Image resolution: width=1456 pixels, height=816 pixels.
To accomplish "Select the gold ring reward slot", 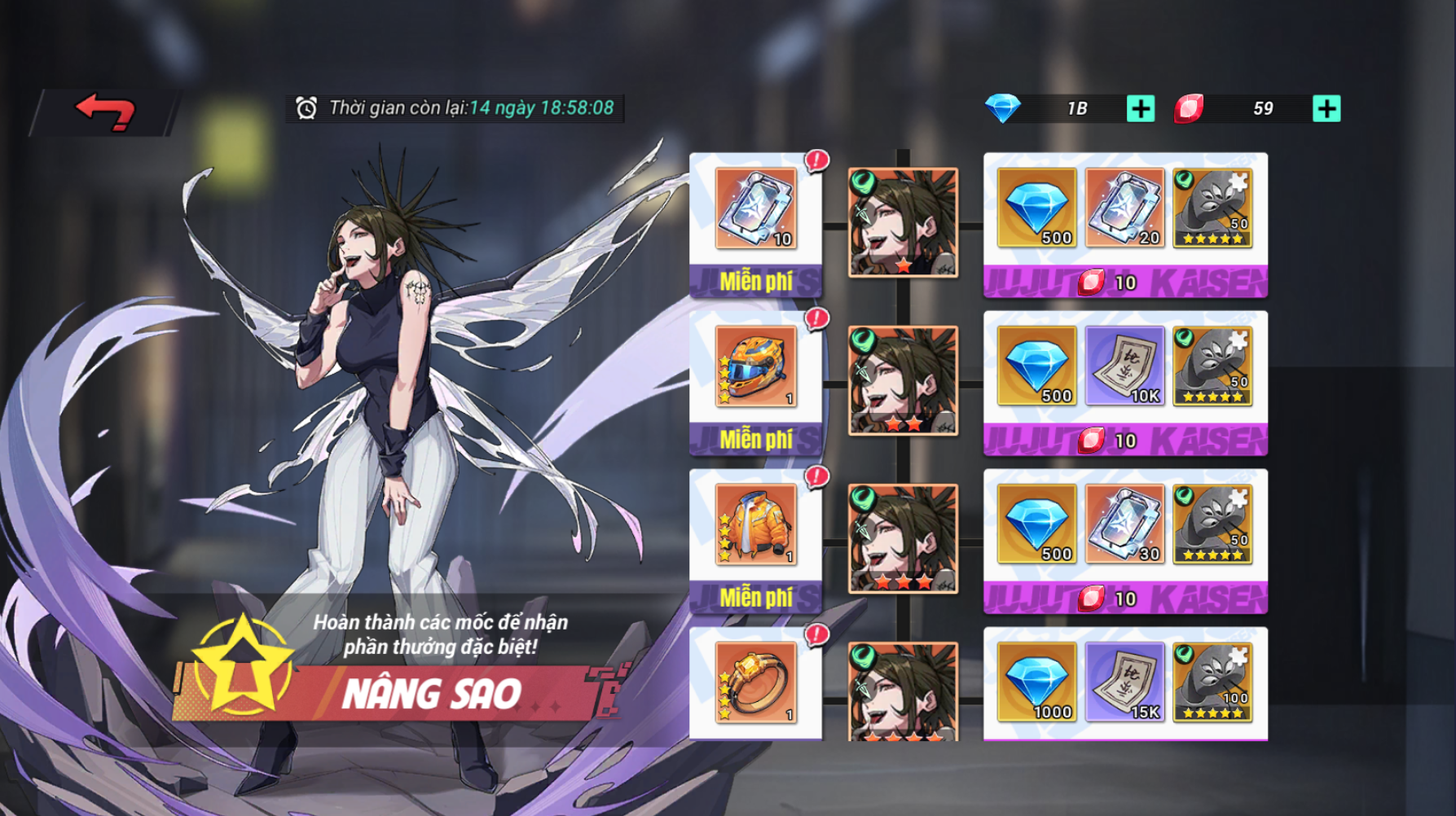I will point(755,682).
